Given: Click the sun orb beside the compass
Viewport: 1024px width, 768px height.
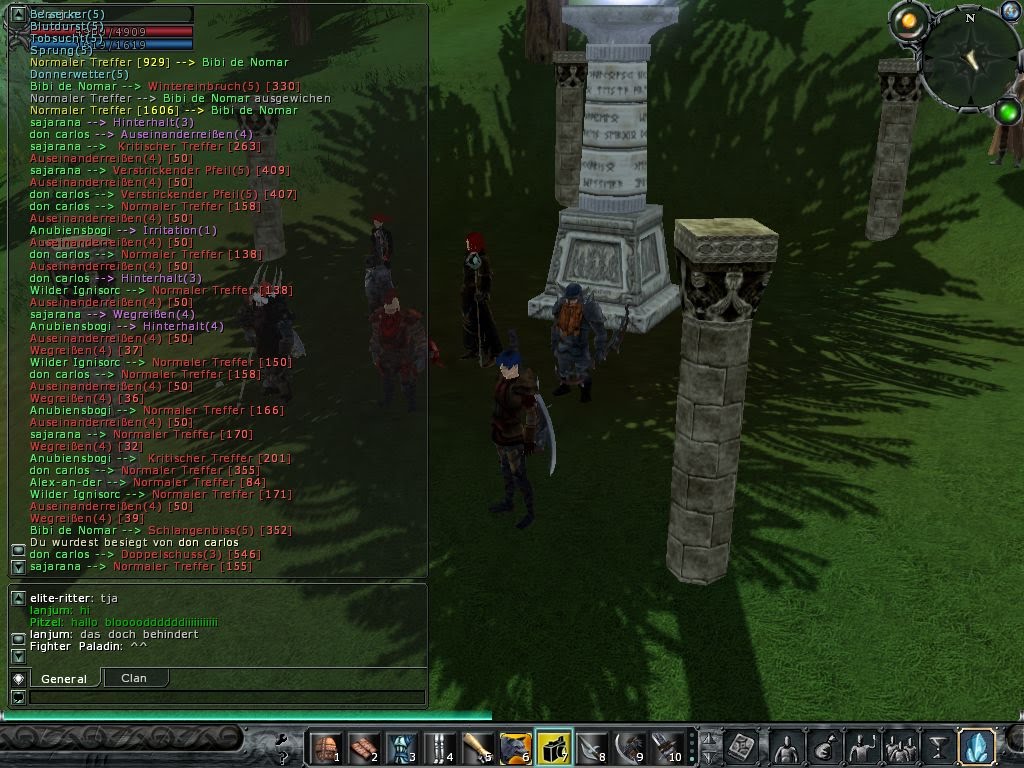Looking at the screenshot, I should click(x=908, y=20).
